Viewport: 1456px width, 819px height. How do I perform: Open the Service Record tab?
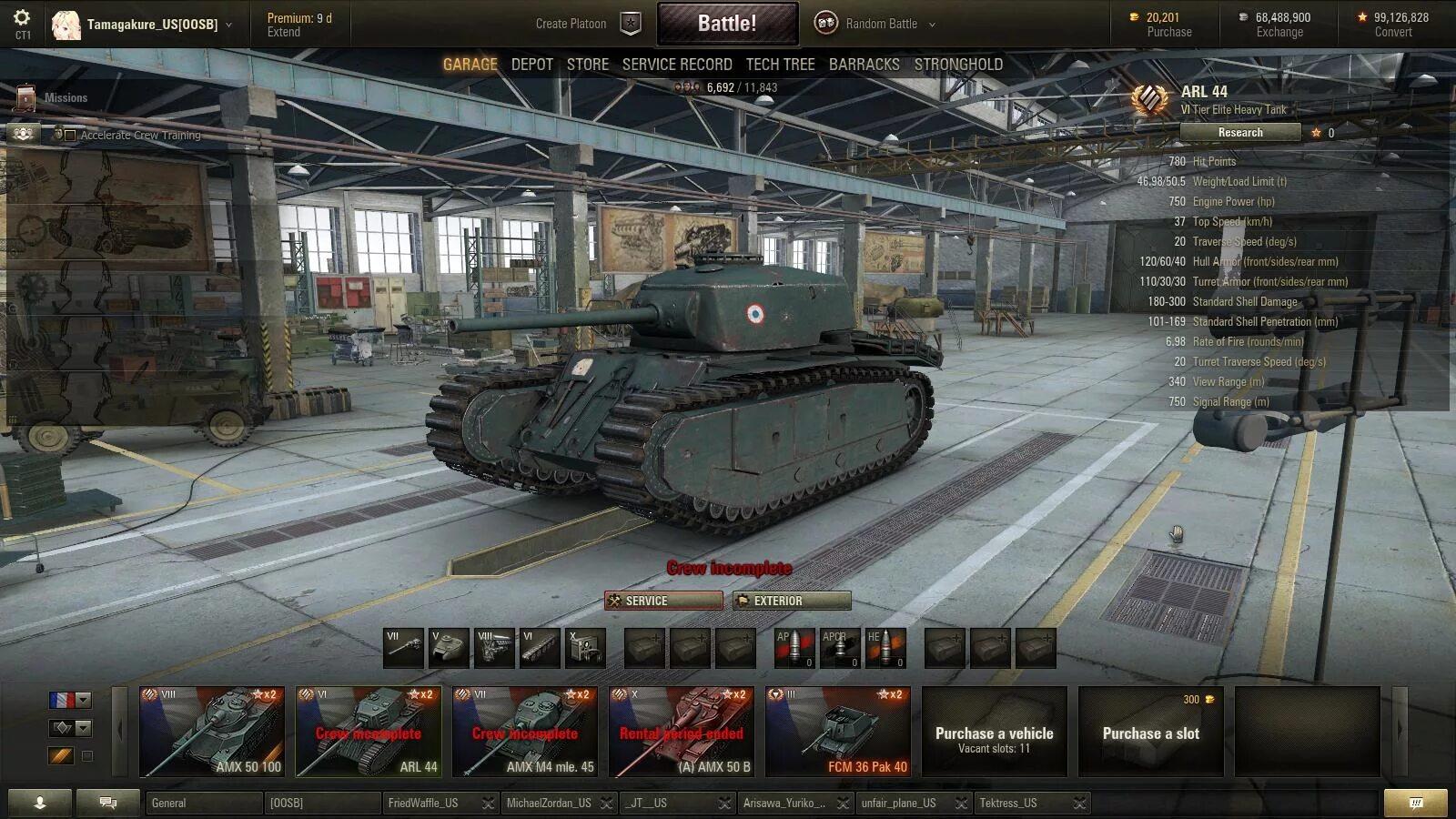point(677,65)
